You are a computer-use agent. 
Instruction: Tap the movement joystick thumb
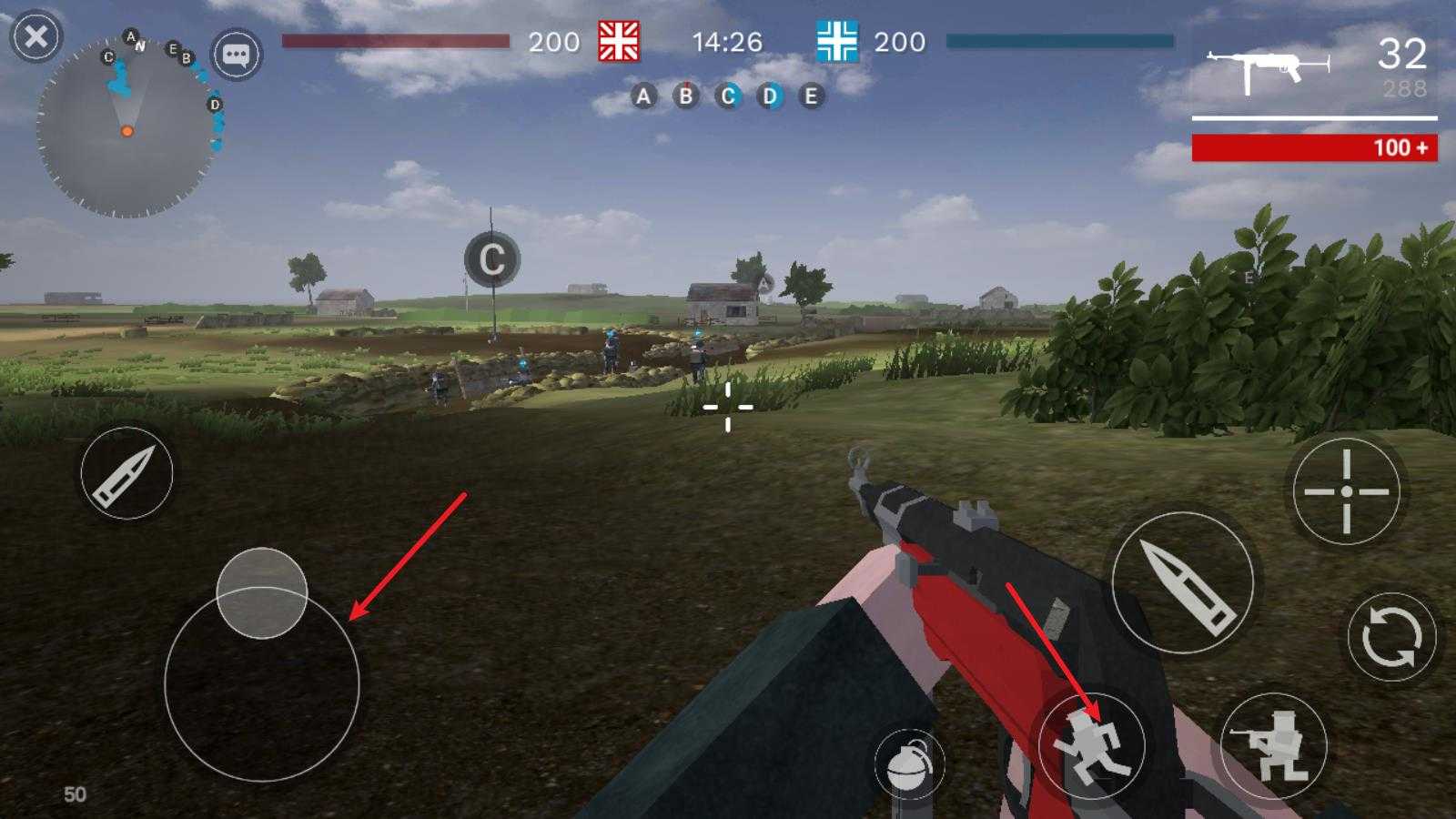(x=262, y=593)
